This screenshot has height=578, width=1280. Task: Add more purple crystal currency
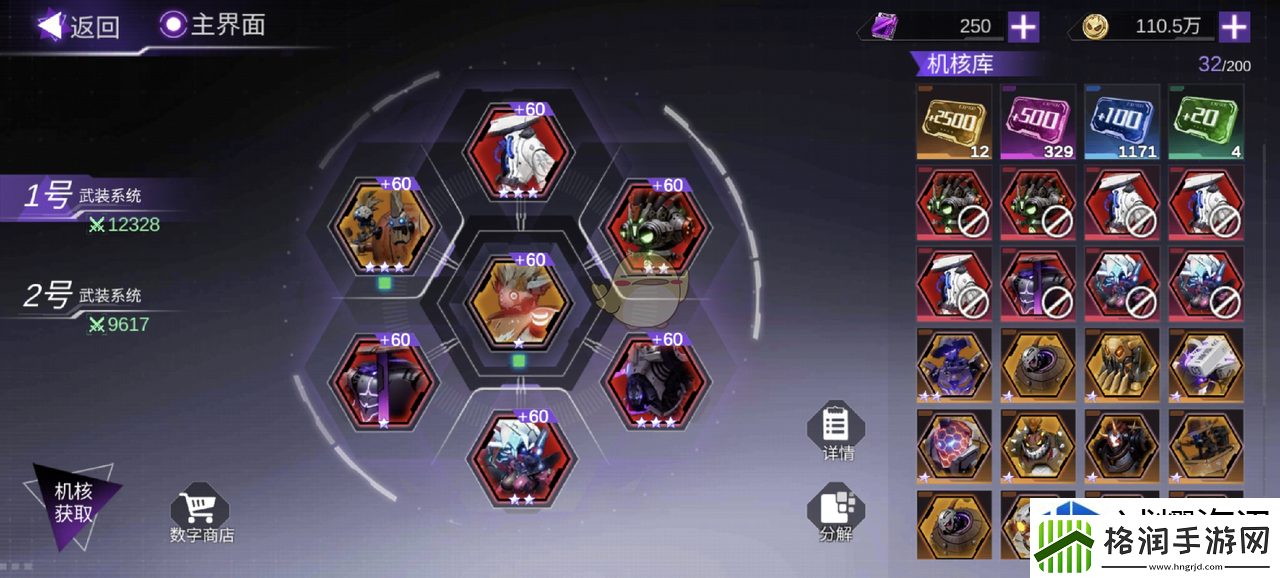(x=1023, y=27)
